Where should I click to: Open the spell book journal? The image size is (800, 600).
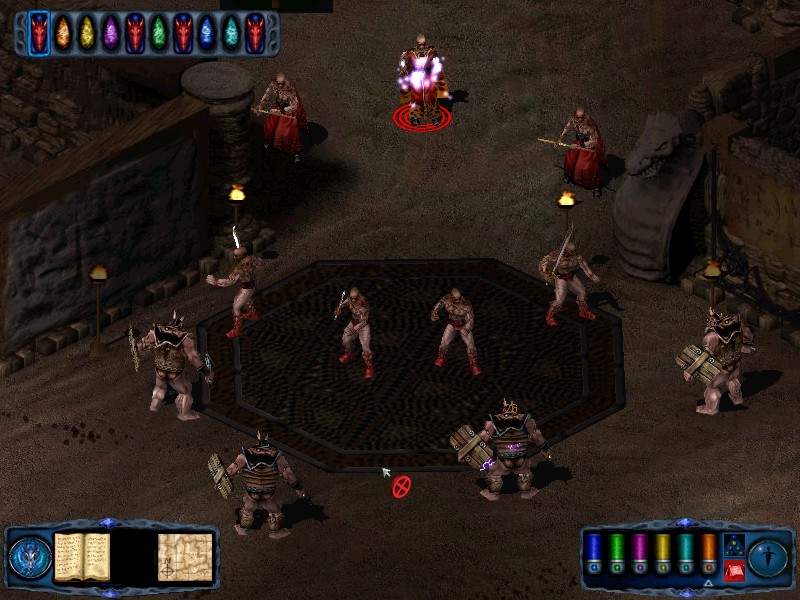coord(82,556)
